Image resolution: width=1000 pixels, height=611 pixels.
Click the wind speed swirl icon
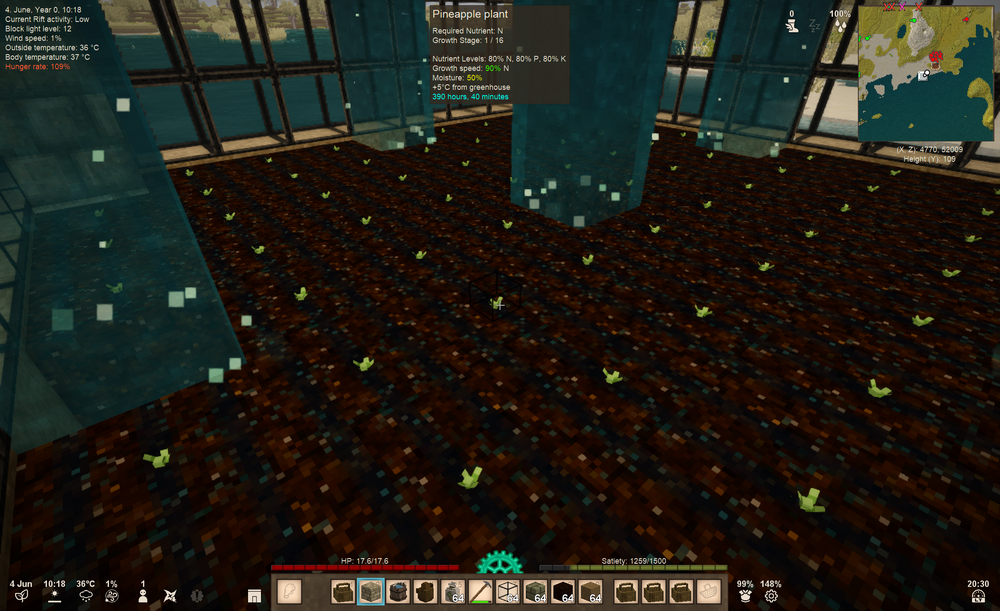(112, 595)
